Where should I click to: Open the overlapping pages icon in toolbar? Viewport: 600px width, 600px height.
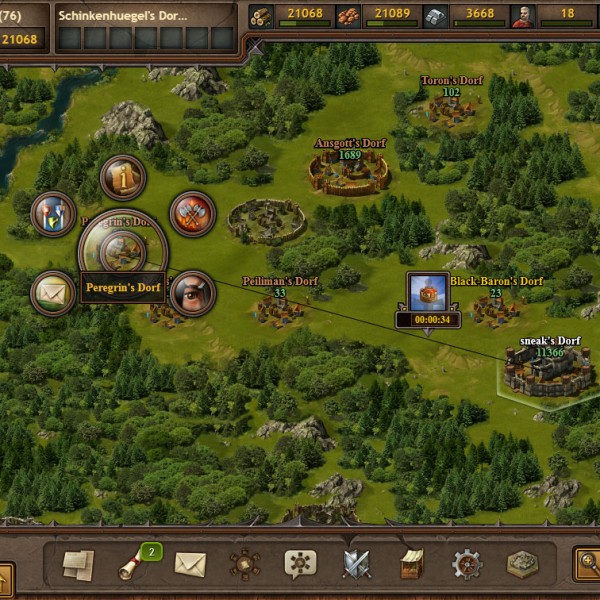click(78, 565)
